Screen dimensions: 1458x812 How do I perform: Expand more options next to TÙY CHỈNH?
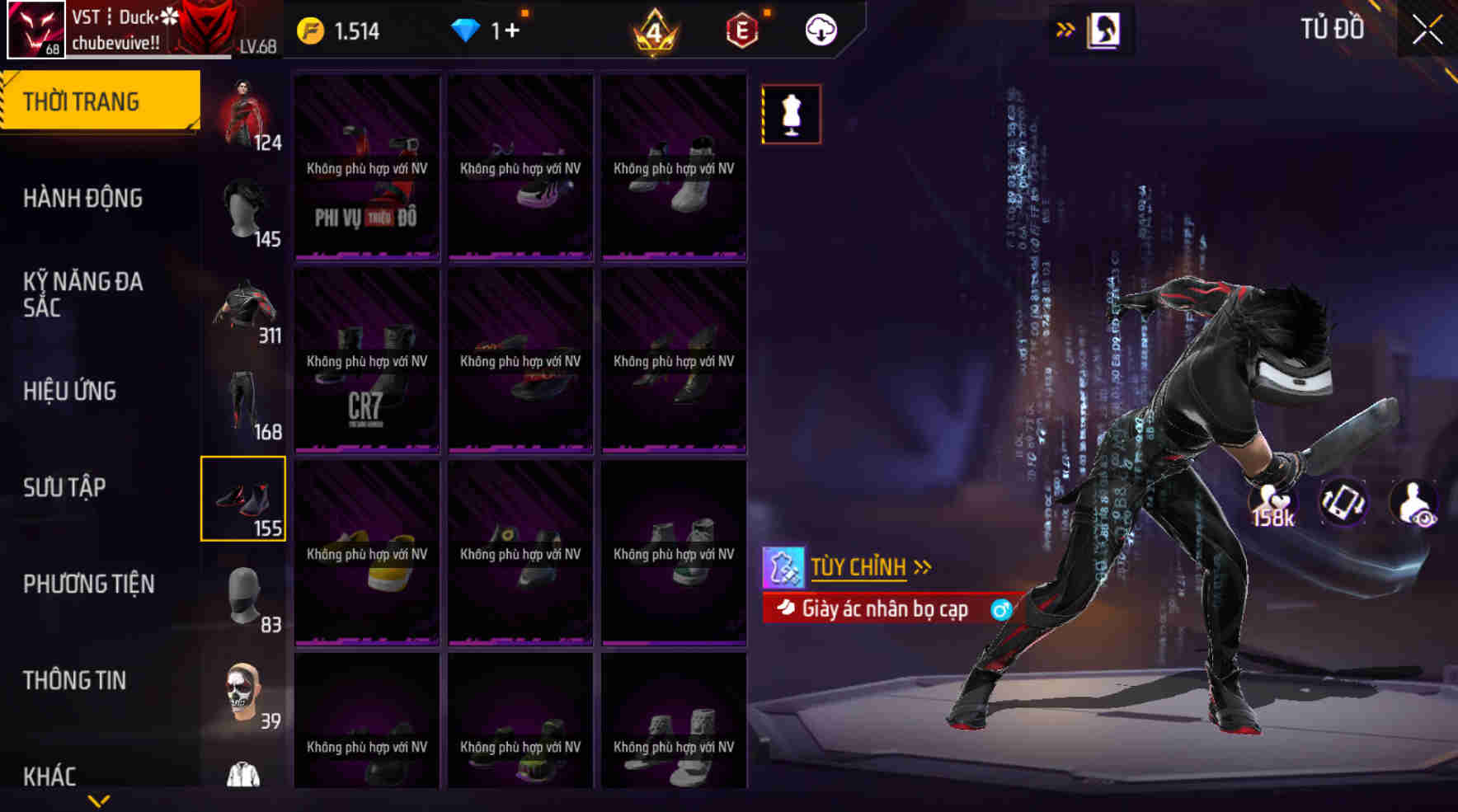point(921,568)
